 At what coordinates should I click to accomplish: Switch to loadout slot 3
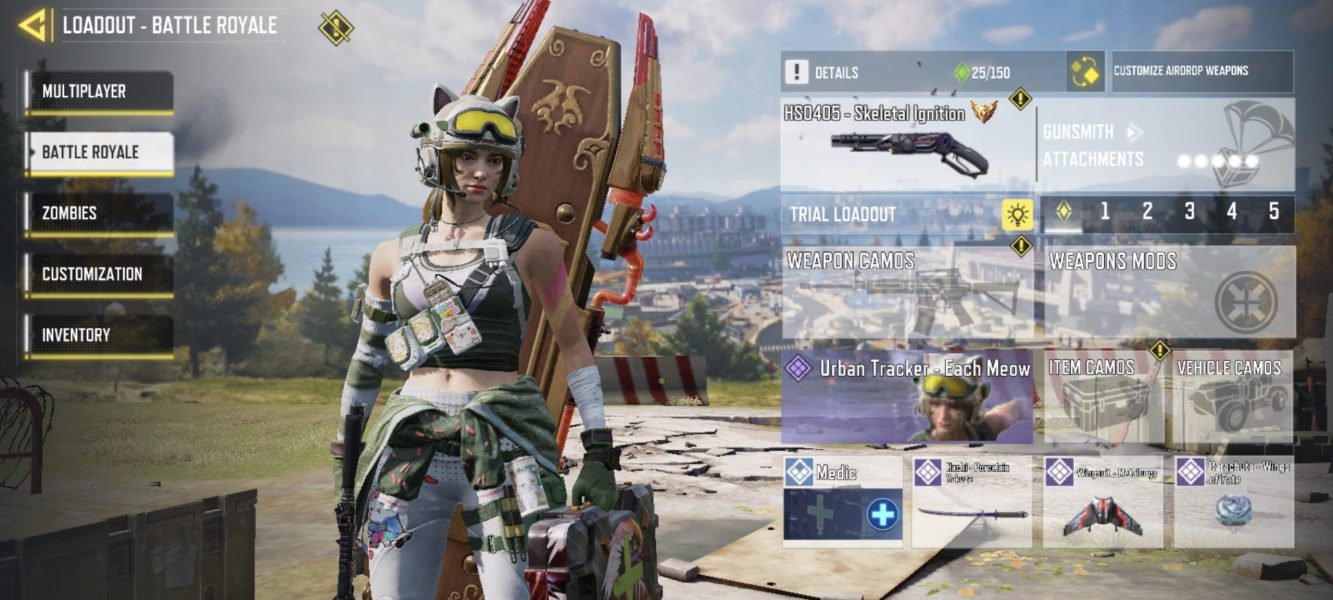1189,212
